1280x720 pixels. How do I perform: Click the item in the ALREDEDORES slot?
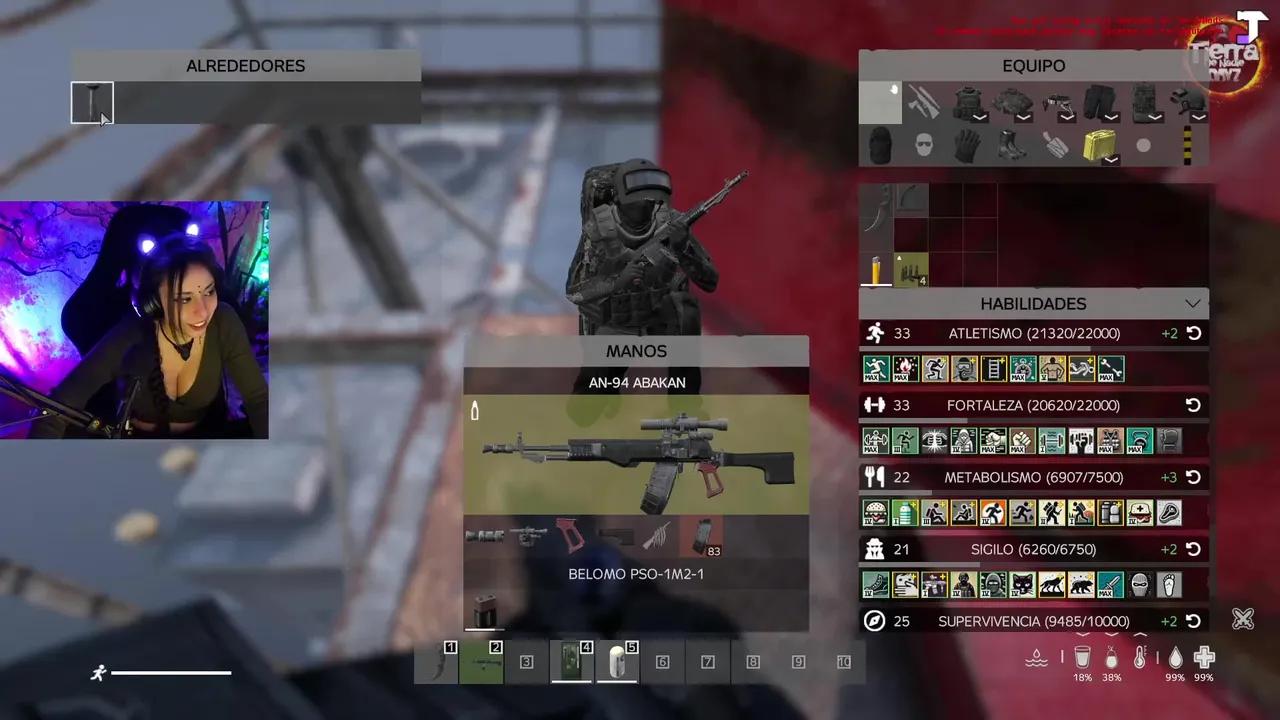coord(92,103)
